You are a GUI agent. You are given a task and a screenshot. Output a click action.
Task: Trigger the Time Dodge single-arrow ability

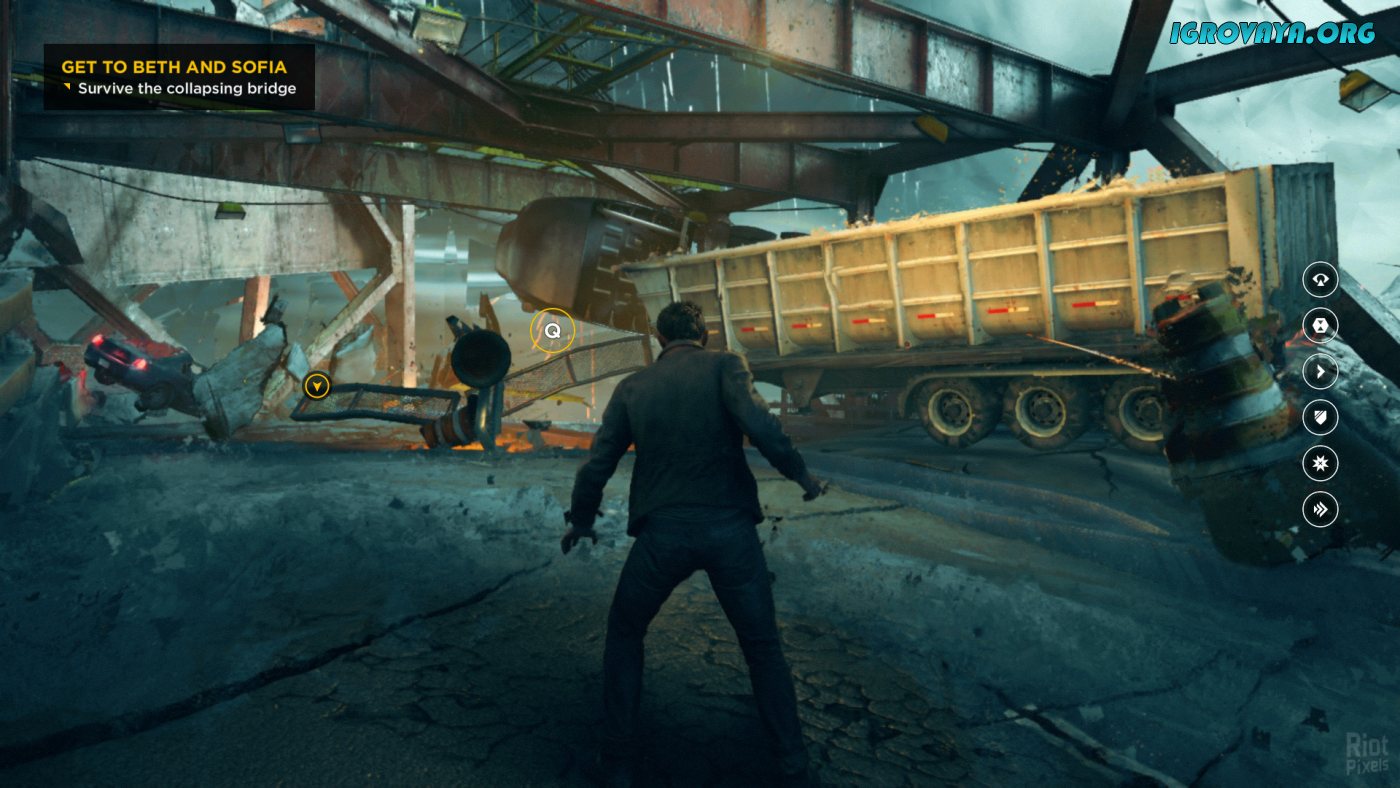click(1320, 372)
